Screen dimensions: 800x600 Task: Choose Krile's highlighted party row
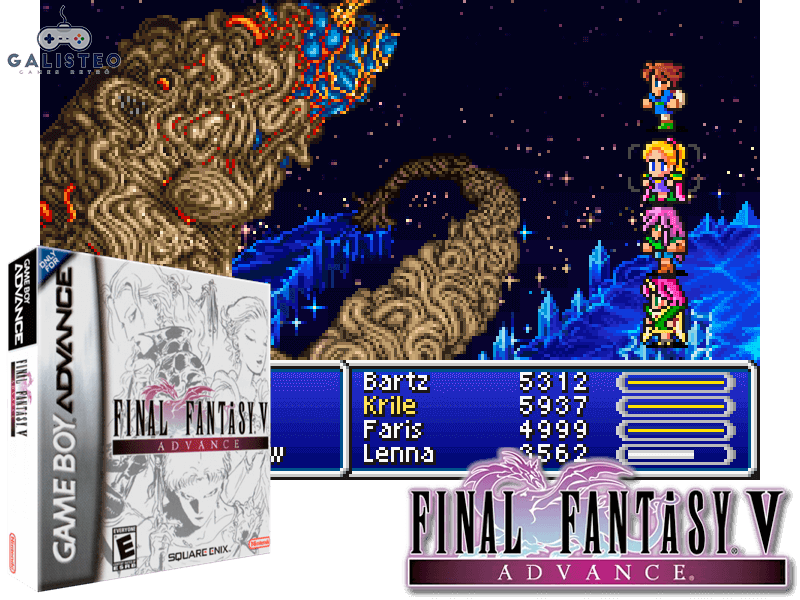pyautogui.click(x=389, y=406)
